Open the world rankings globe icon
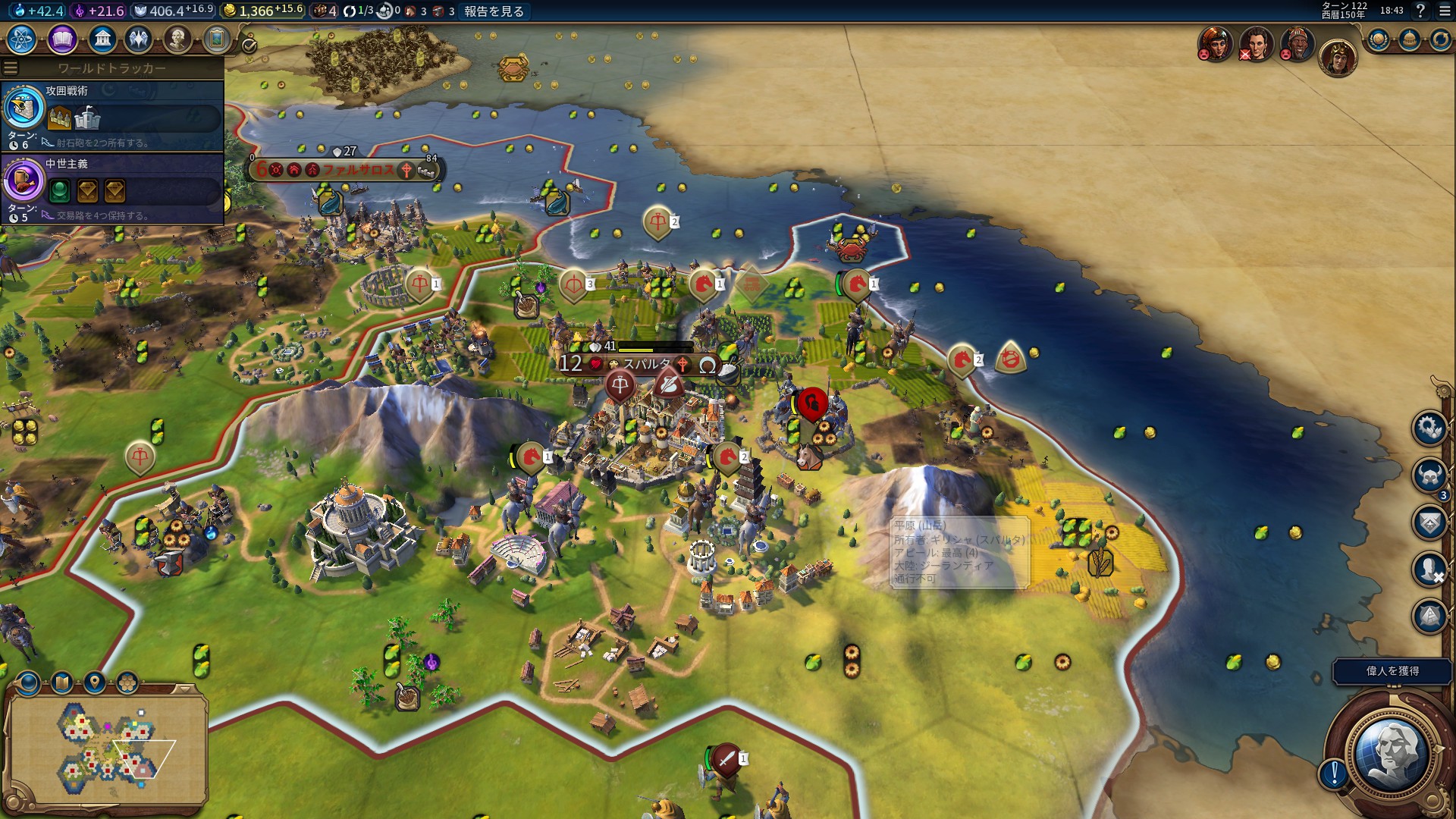Viewport: 1456px width, 819px height. point(1378,39)
